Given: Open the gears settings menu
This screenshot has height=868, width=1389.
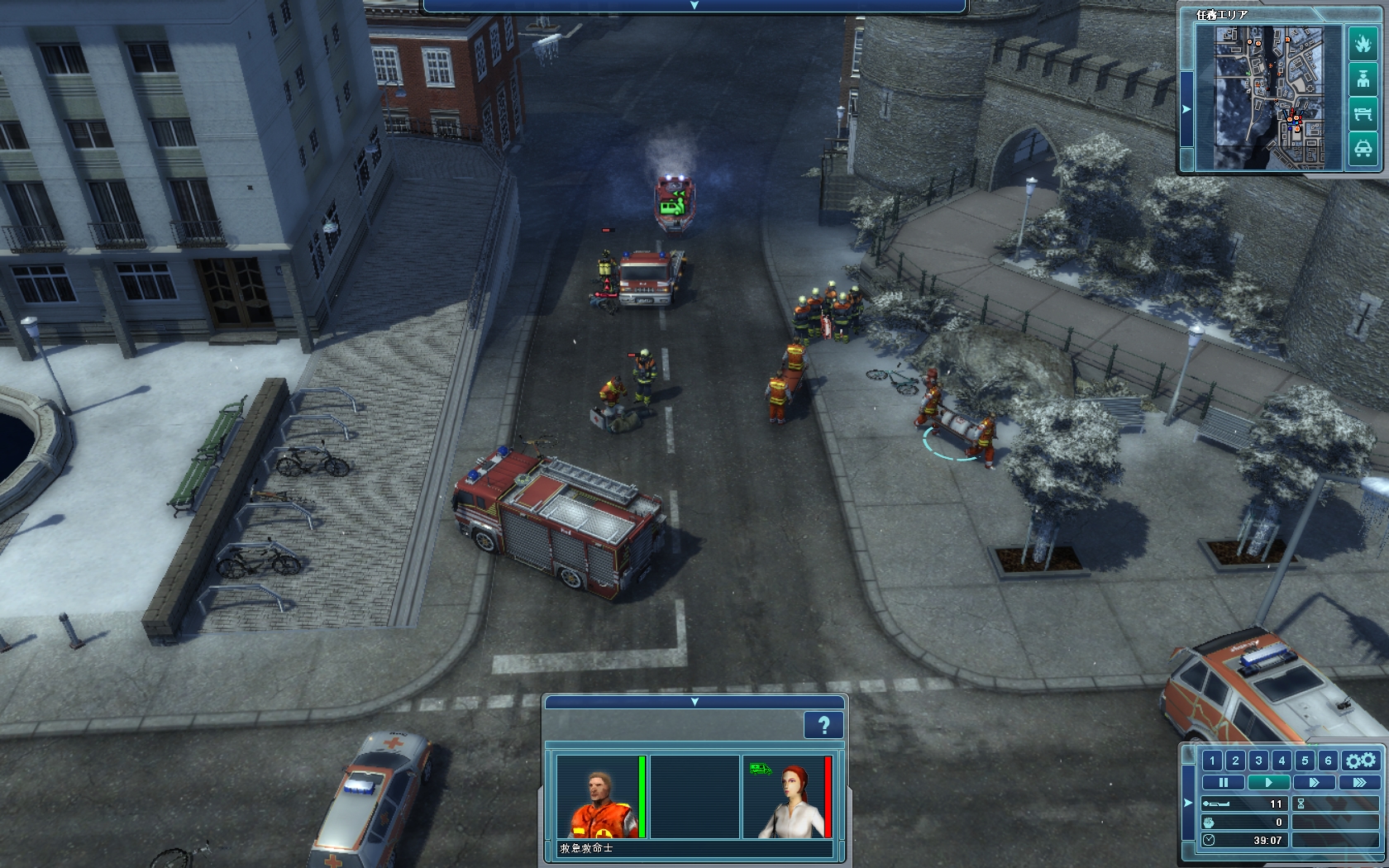Looking at the screenshot, I should (1360, 761).
